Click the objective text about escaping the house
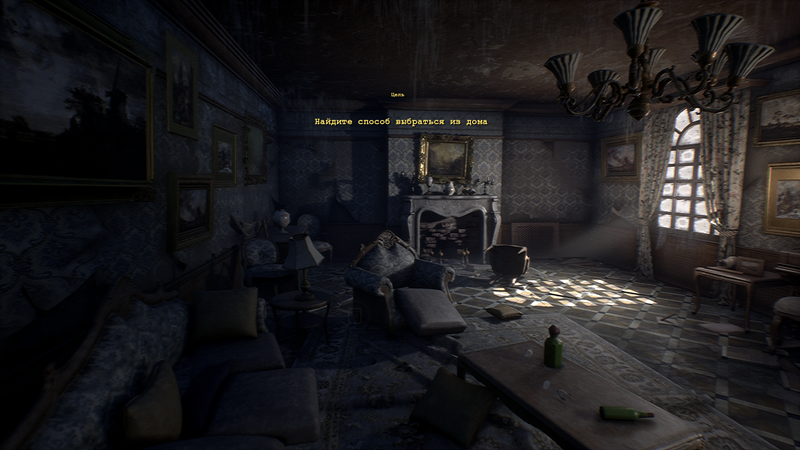Image resolution: width=800 pixels, height=450 pixels. coord(400,122)
